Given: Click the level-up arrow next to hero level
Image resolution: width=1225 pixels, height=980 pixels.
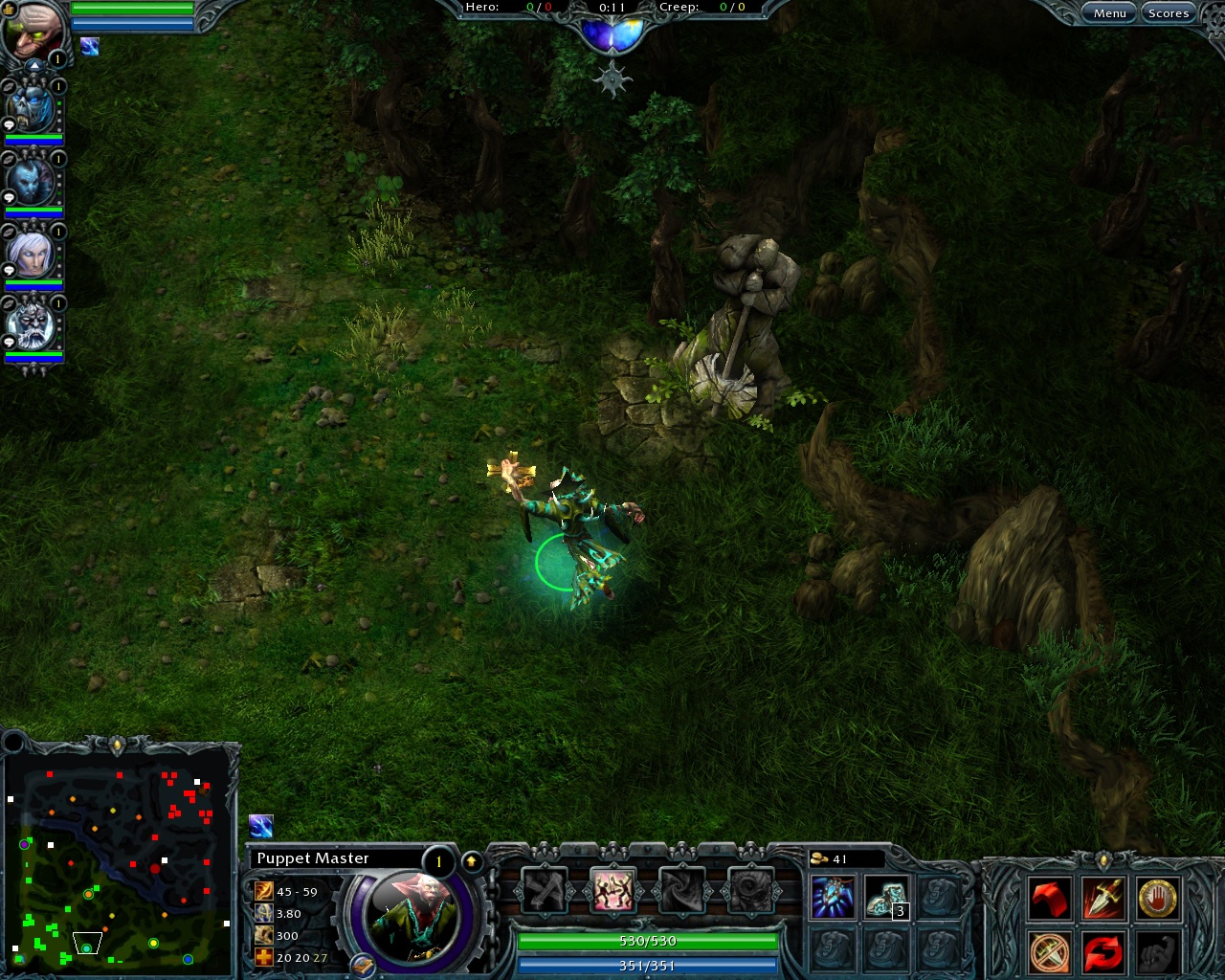Looking at the screenshot, I should (472, 859).
